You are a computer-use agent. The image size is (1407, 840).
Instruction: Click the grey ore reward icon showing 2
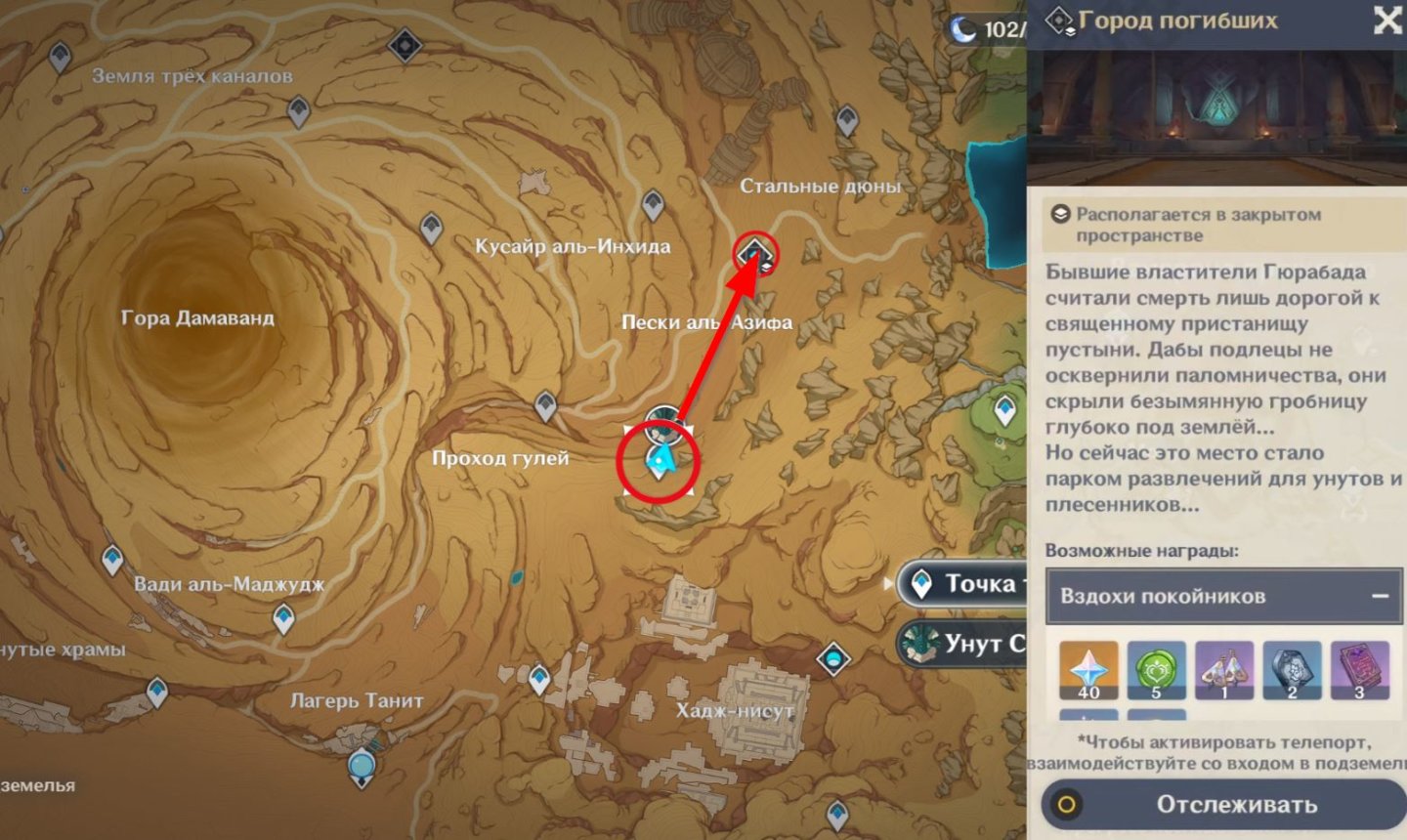click(x=1293, y=669)
